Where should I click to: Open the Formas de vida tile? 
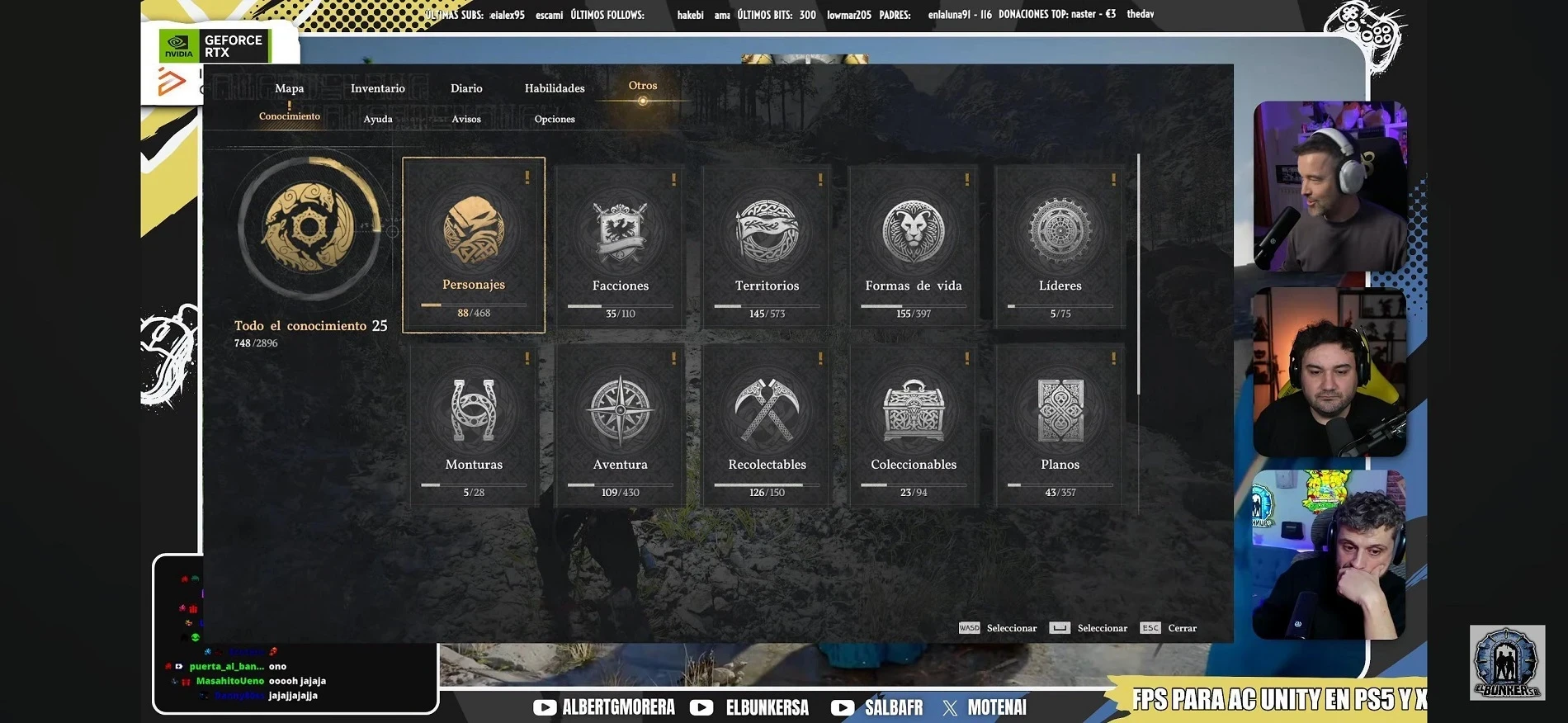click(x=914, y=246)
